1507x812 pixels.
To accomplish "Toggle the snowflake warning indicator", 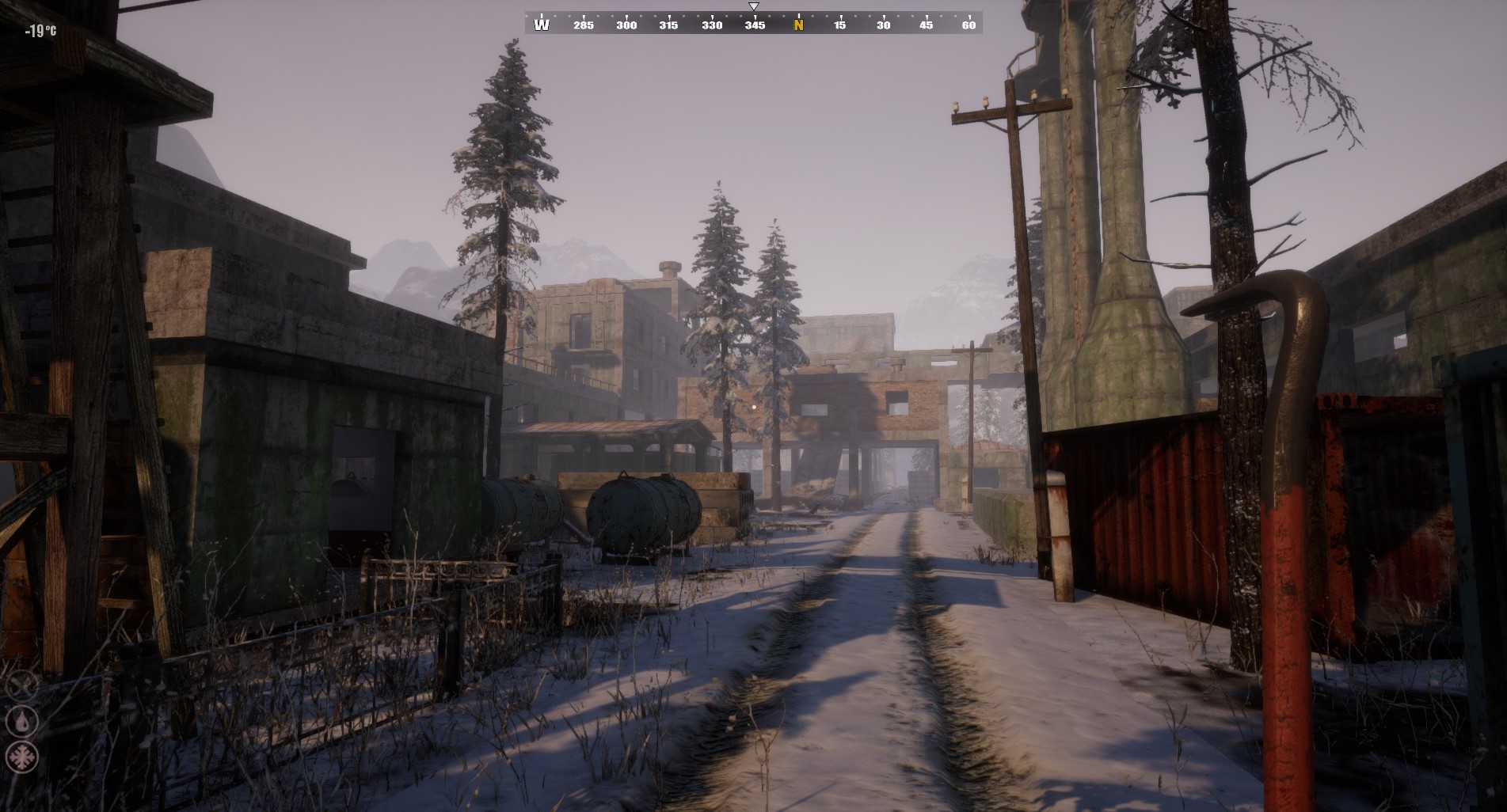I will point(21,757).
